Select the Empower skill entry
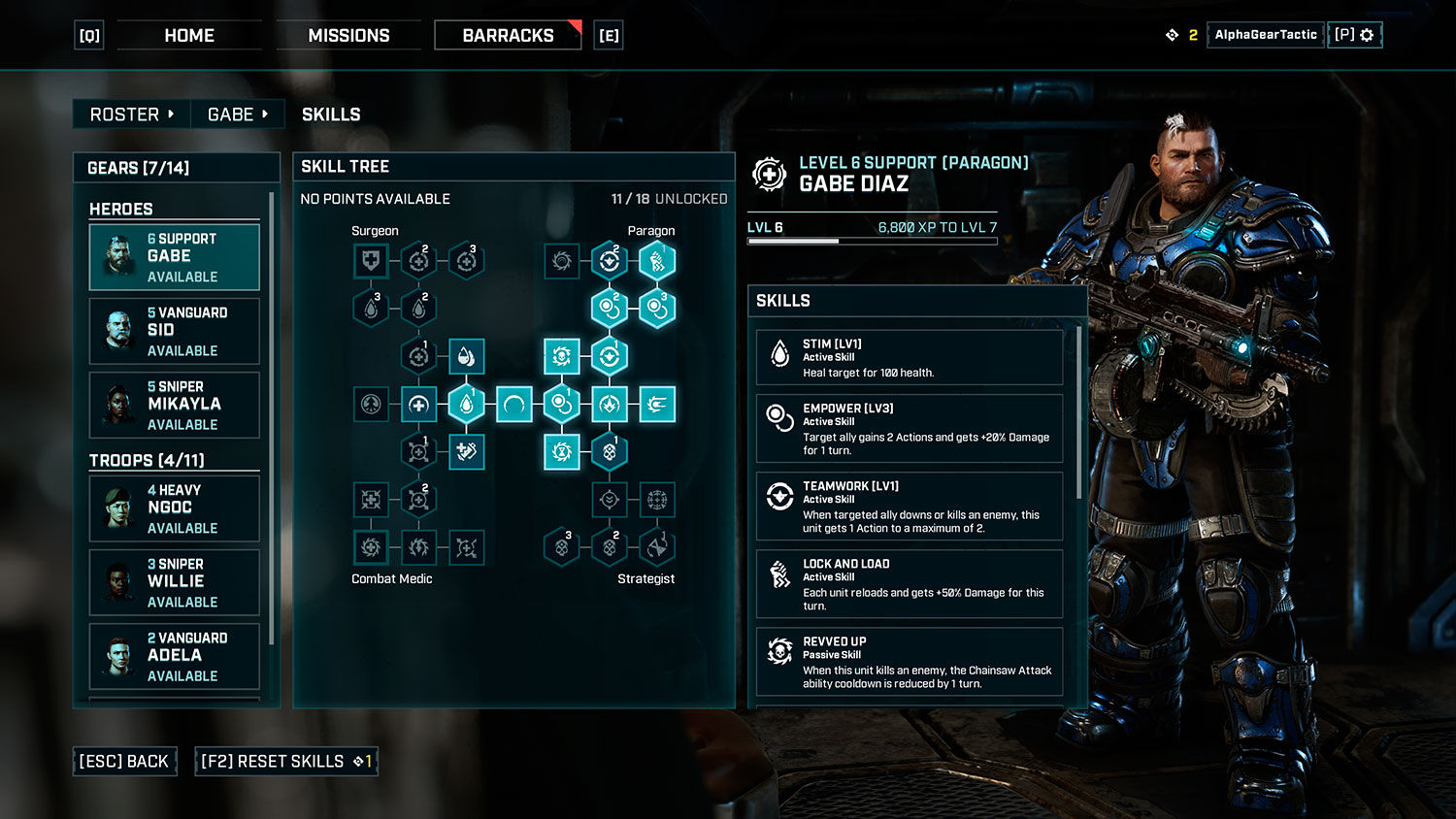 click(x=909, y=429)
